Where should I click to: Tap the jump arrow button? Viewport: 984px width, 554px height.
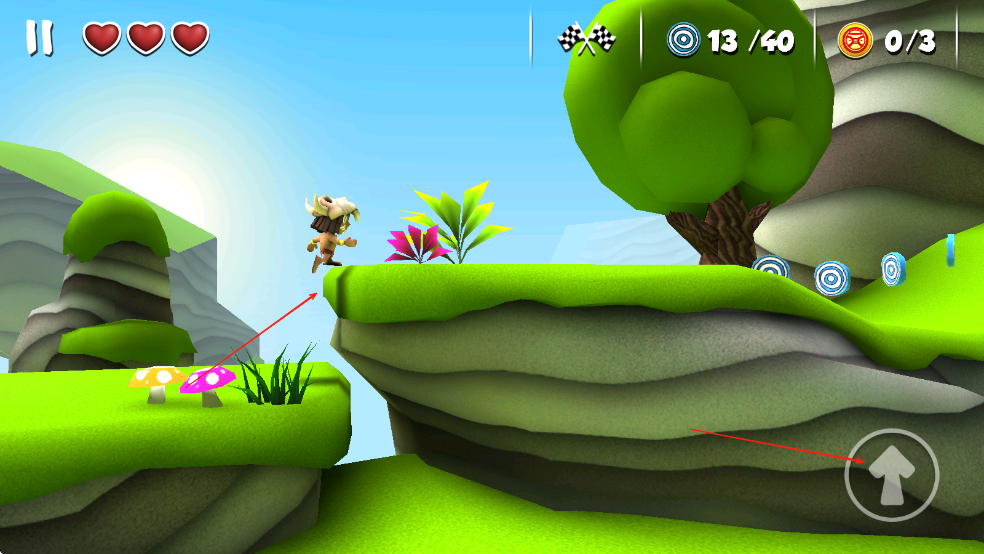[891, 475]
